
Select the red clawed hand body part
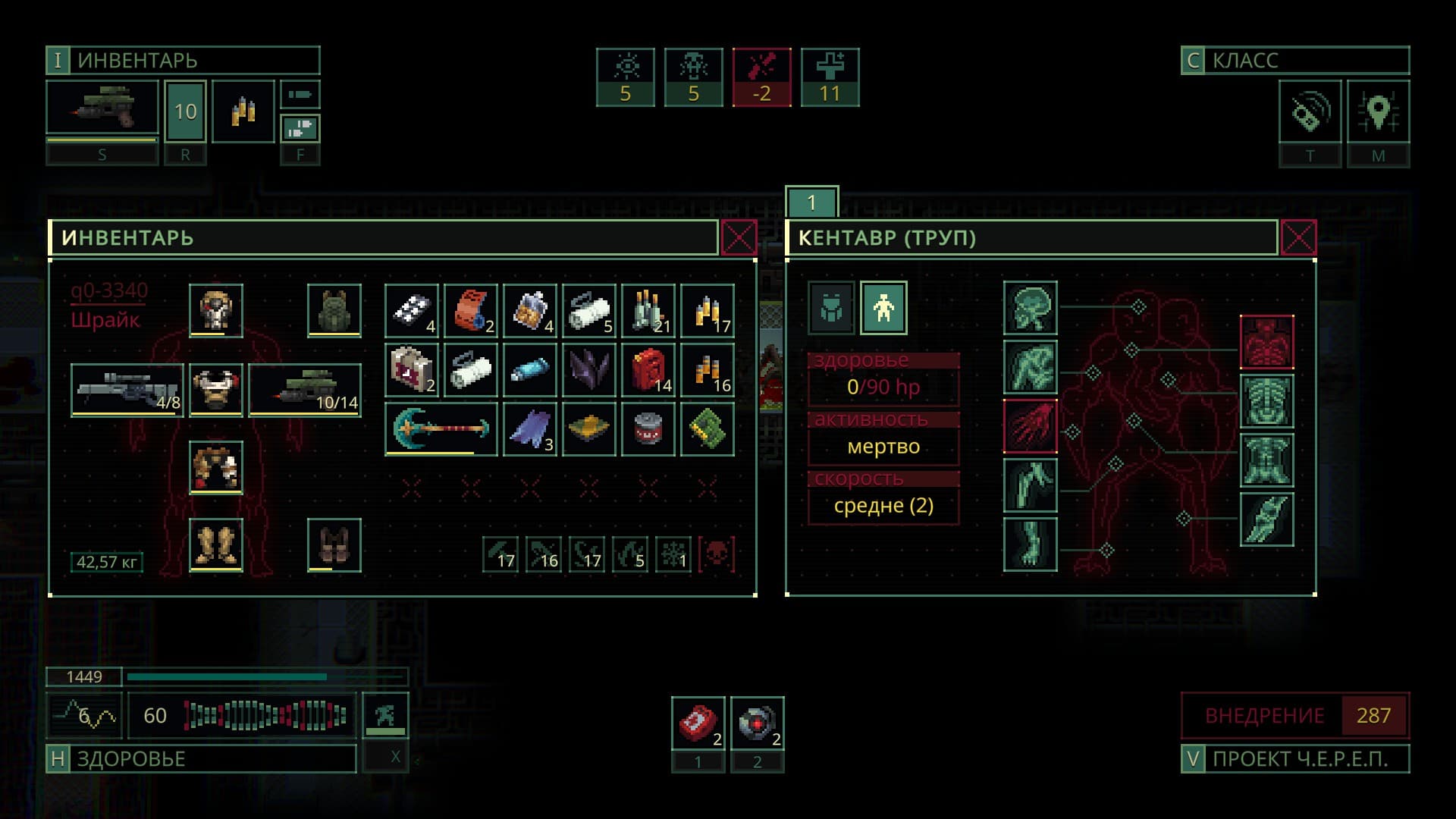pyautogui.click(x=1030, y=426)
